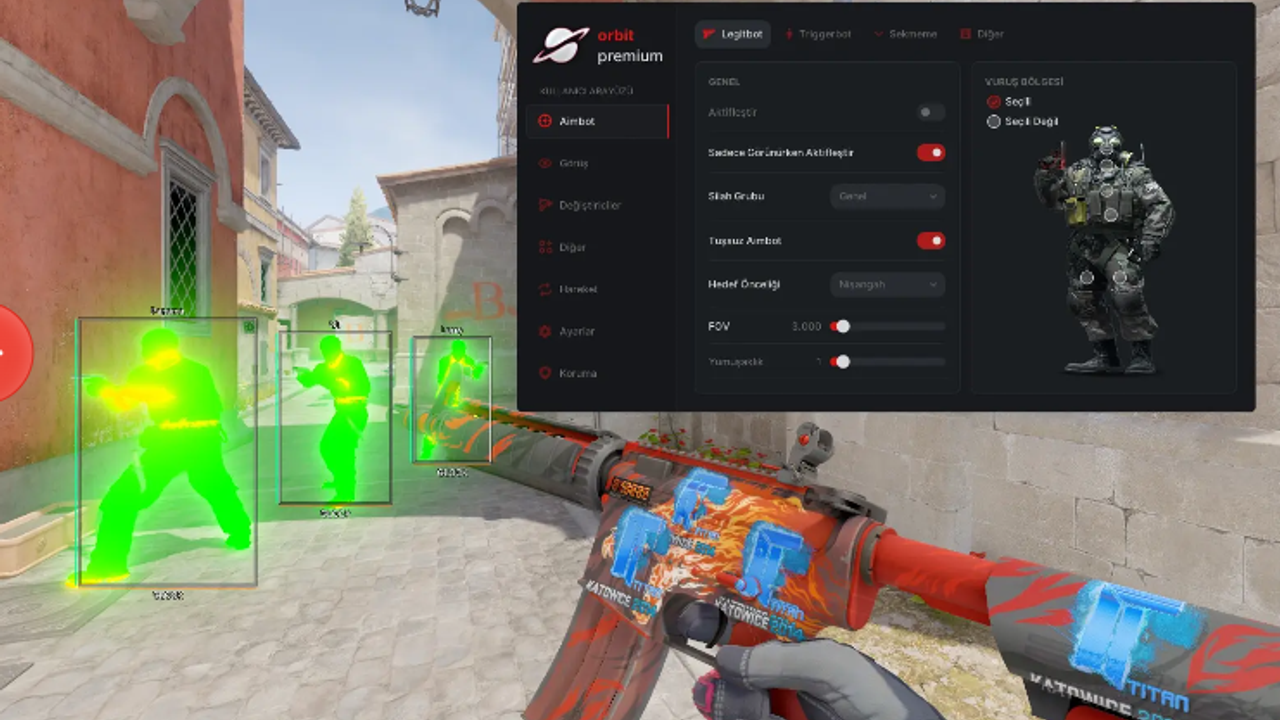
Task: Toggle the Aktifleştir switch
Action: (930, 113)
